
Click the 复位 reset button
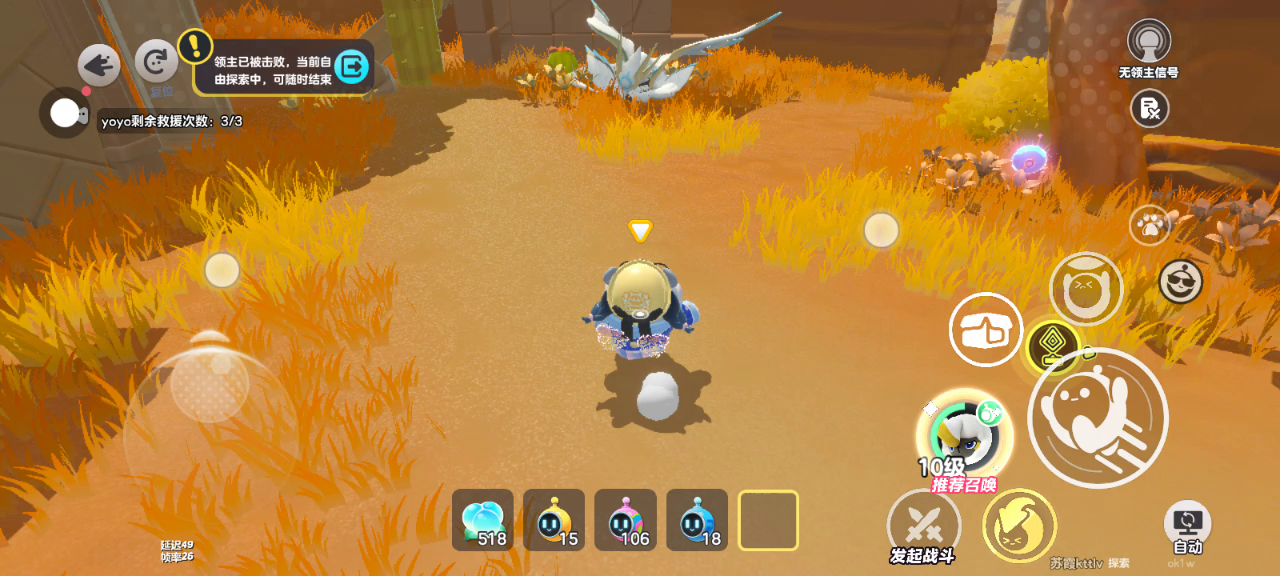point(156,62)
